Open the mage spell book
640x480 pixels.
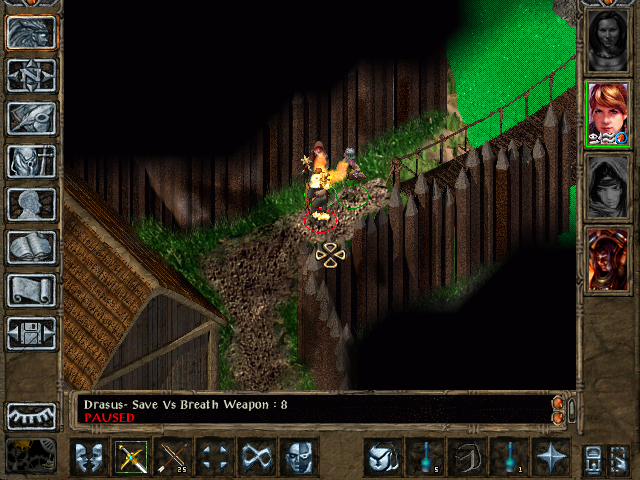click(x=31, y=247)
